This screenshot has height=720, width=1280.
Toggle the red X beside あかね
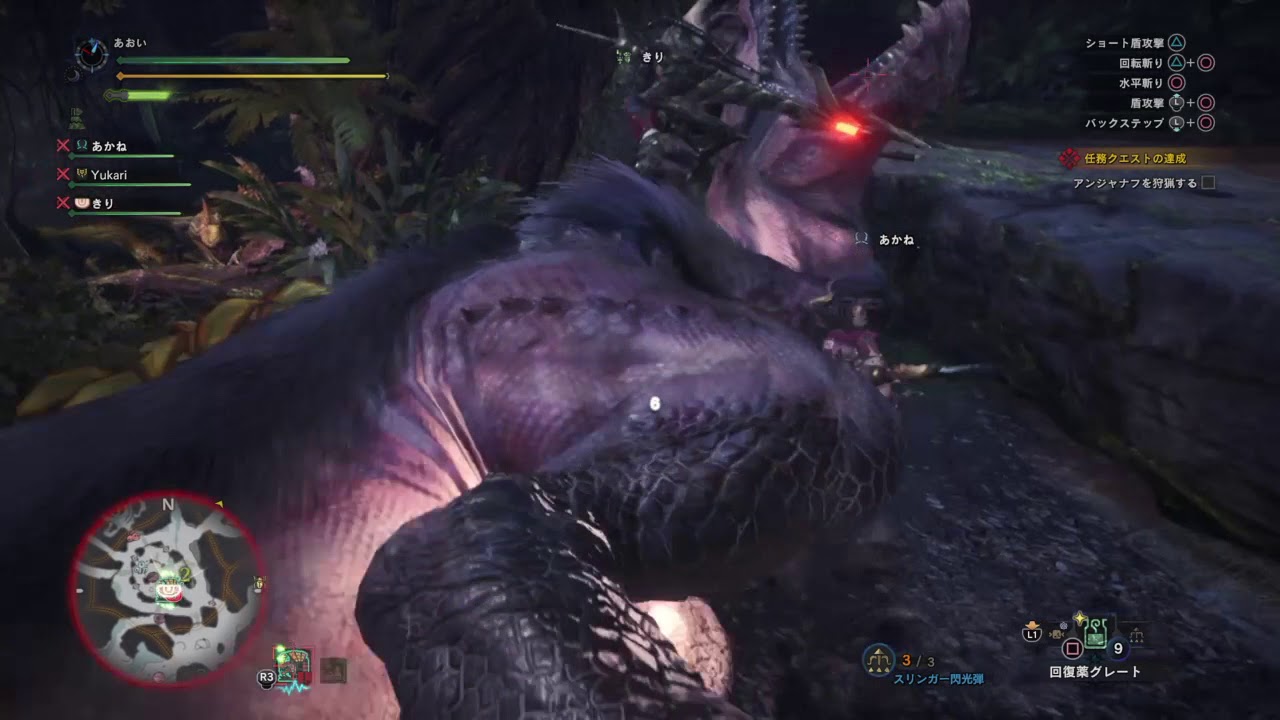click(x=64, y=145)
